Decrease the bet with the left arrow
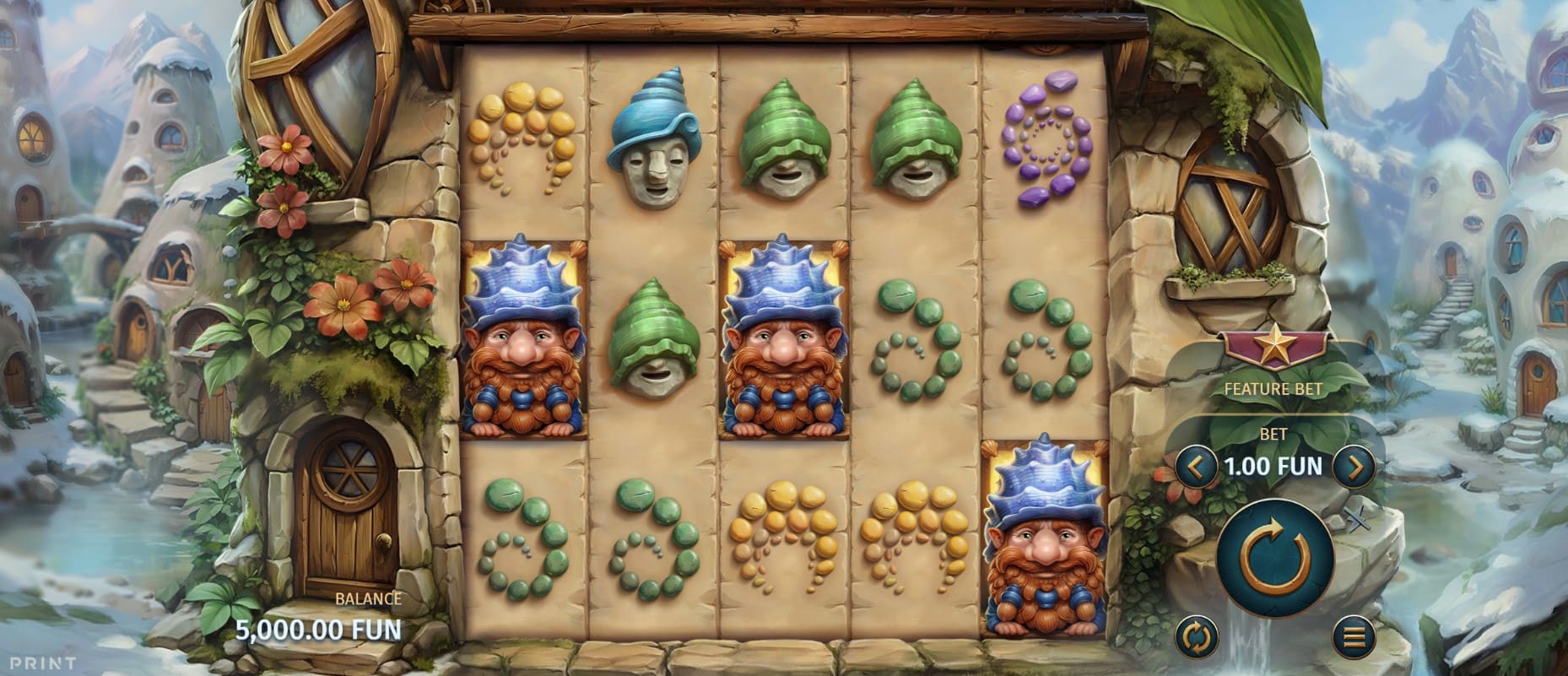1568x676 pixels. (x=1196, y=466)
